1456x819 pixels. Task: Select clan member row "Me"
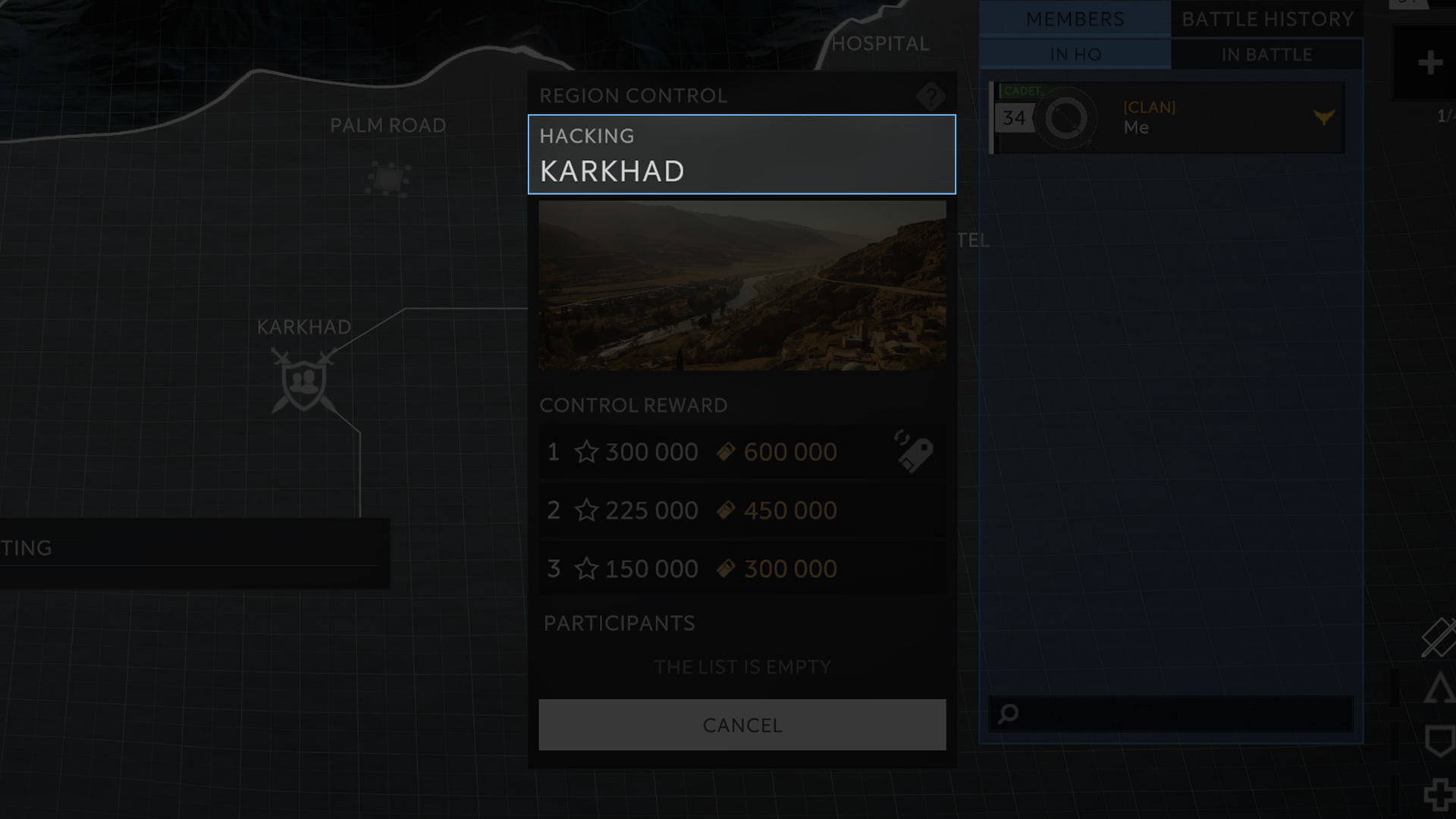click(1168, 118)
